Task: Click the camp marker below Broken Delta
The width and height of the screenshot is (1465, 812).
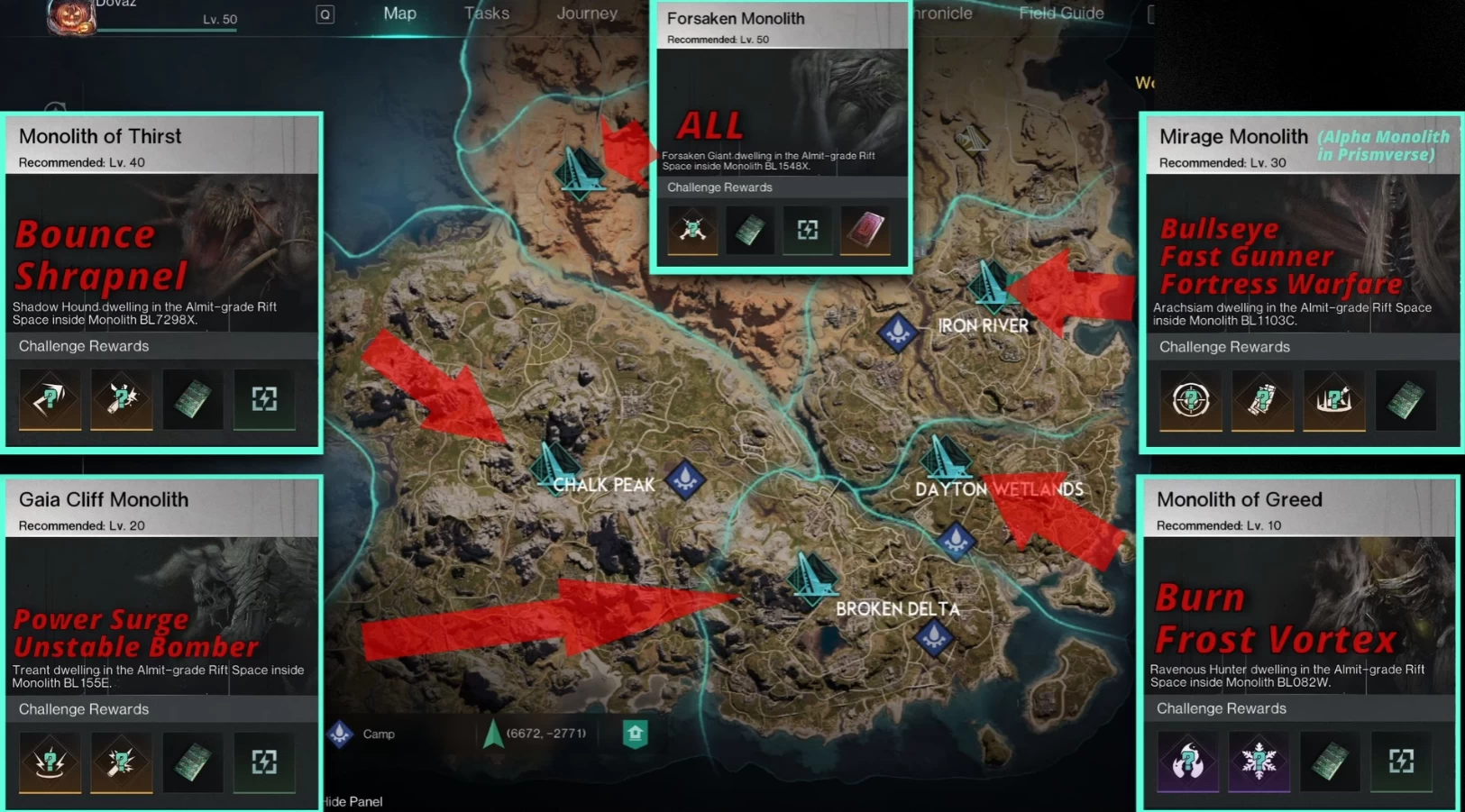Action: coord(933,636)
